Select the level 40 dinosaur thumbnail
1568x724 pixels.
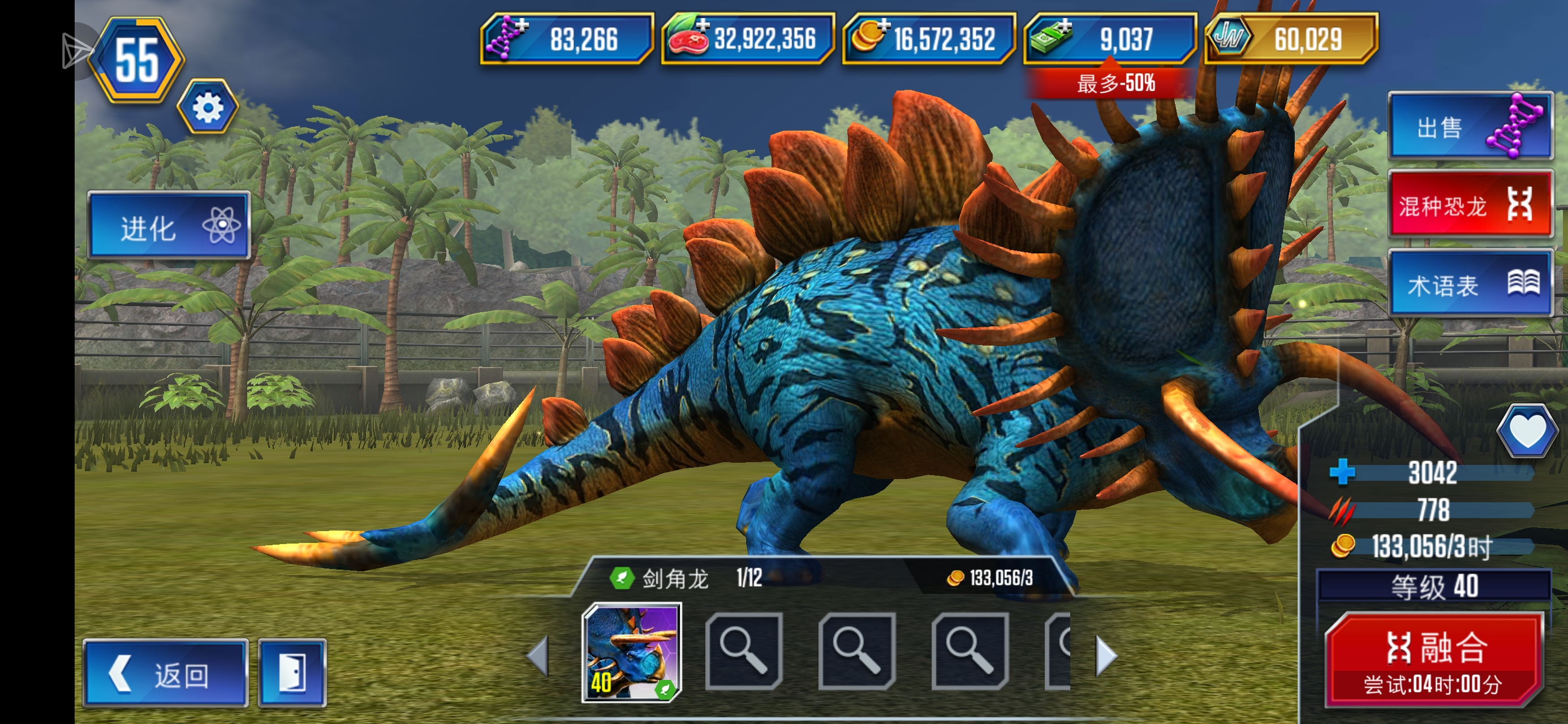pos(631,652)
